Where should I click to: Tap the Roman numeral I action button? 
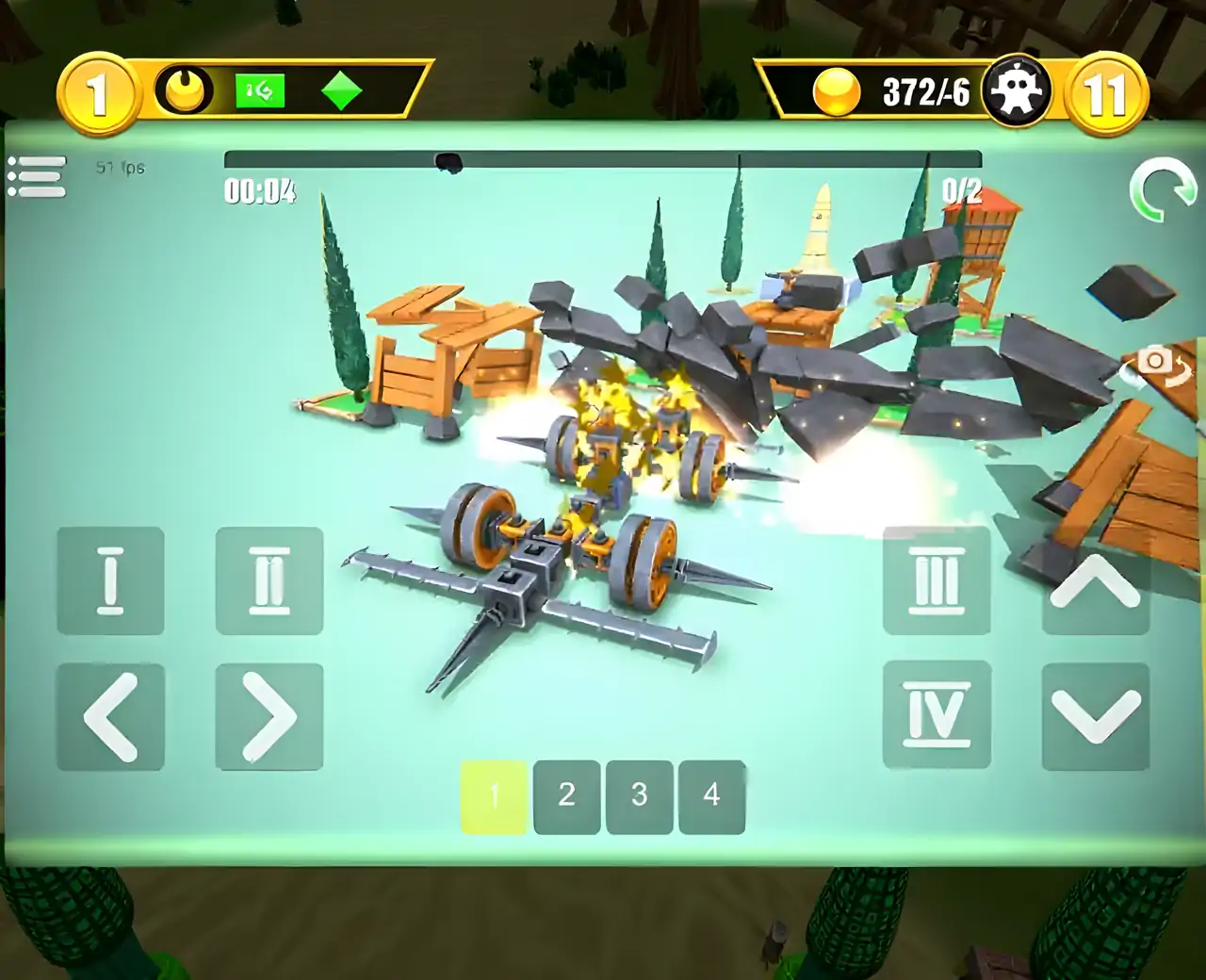click(x=110, y=580)
